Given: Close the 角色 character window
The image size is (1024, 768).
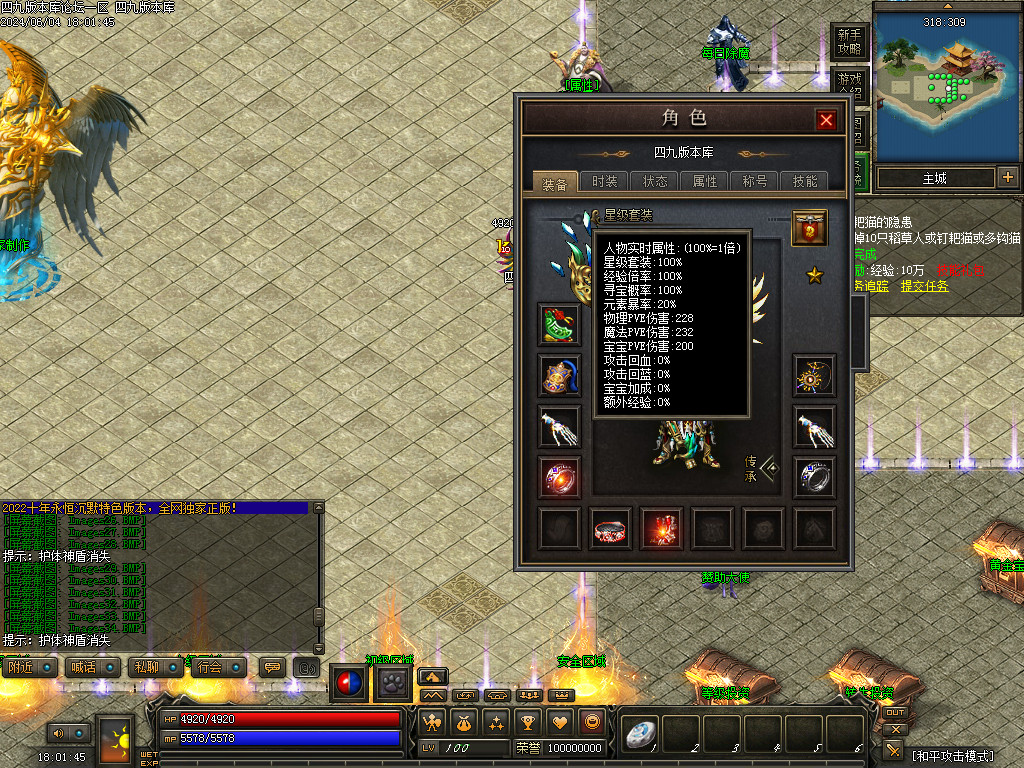Looking at the screenshot, I should [x=826, y=120].
